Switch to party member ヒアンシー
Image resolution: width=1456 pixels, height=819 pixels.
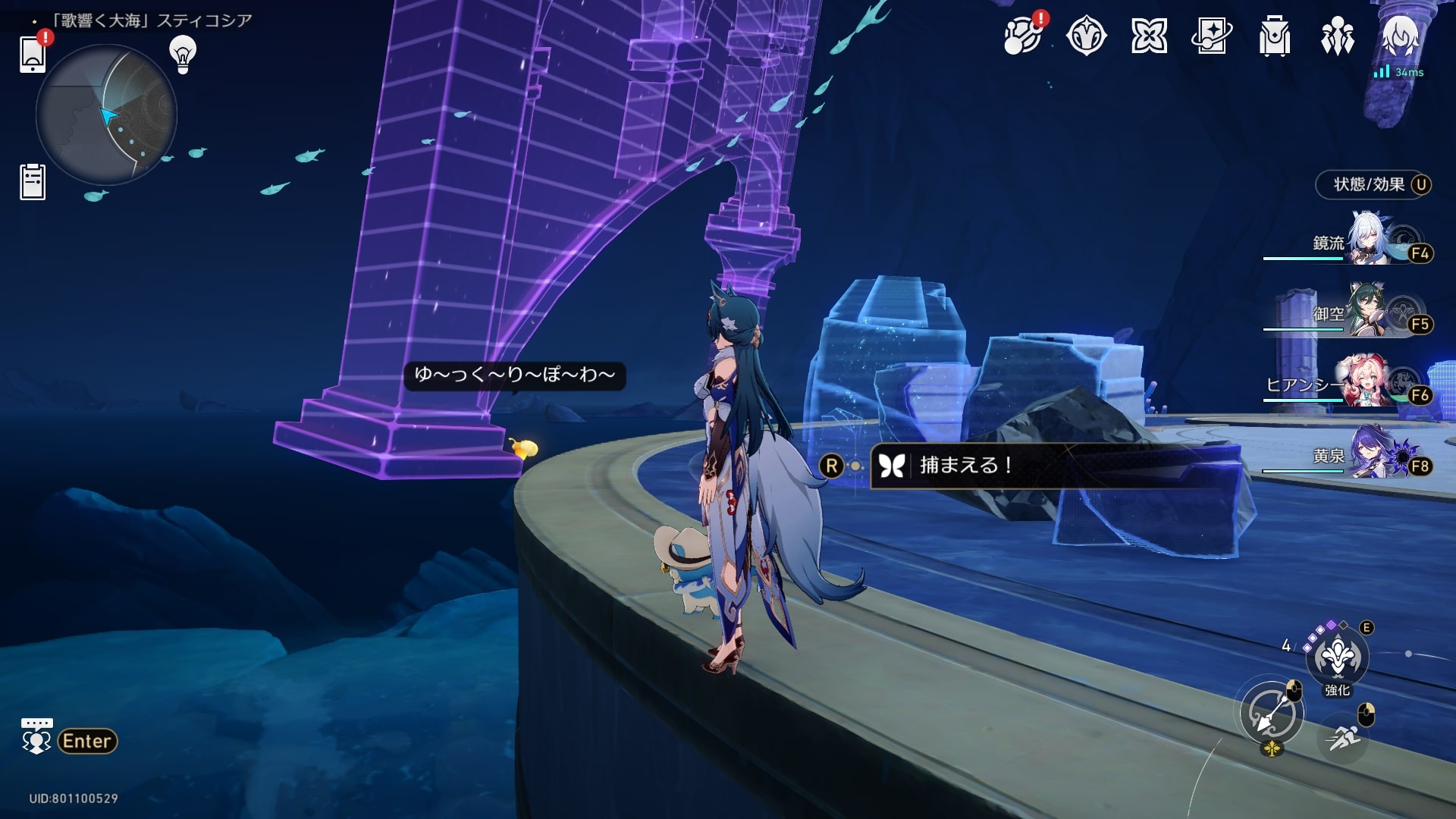(x=1365, y=383)
